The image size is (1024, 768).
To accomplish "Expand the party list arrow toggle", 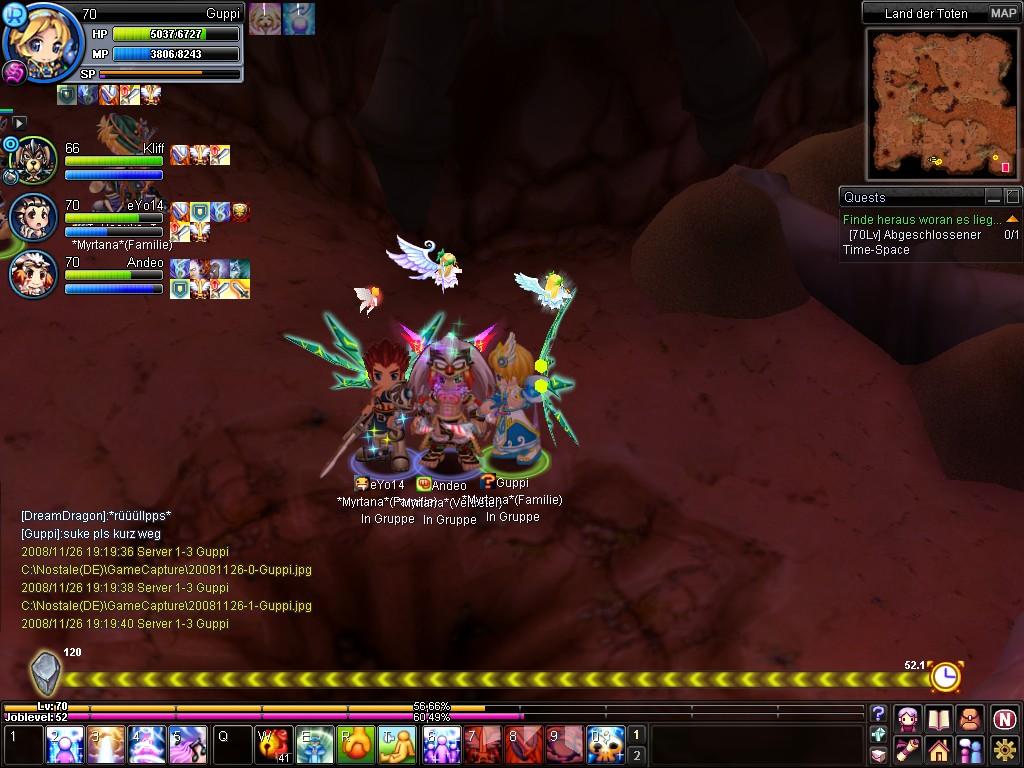I will pos(19,123).
